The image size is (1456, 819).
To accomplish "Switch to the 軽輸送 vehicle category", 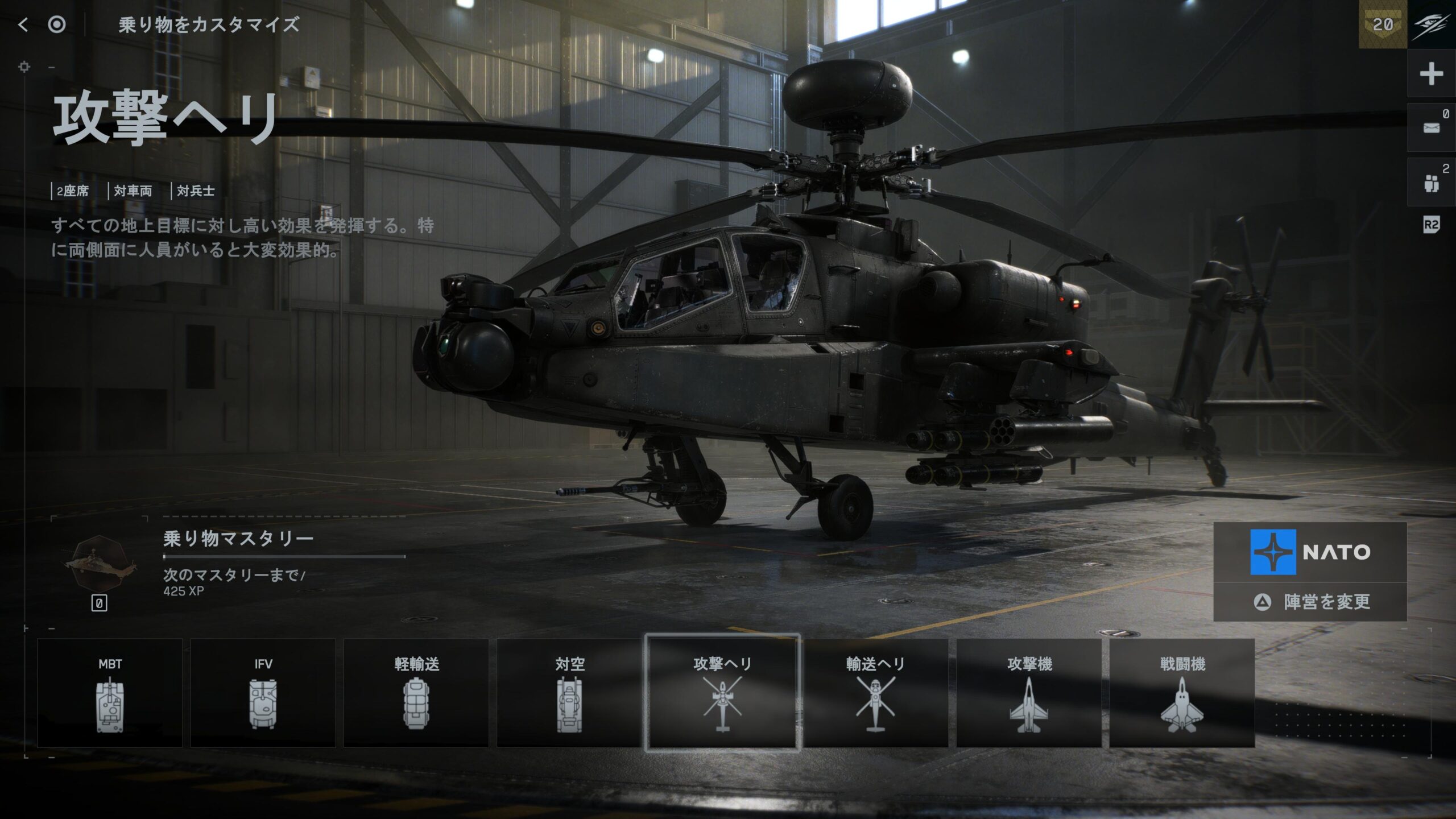I will coord(416,693).
